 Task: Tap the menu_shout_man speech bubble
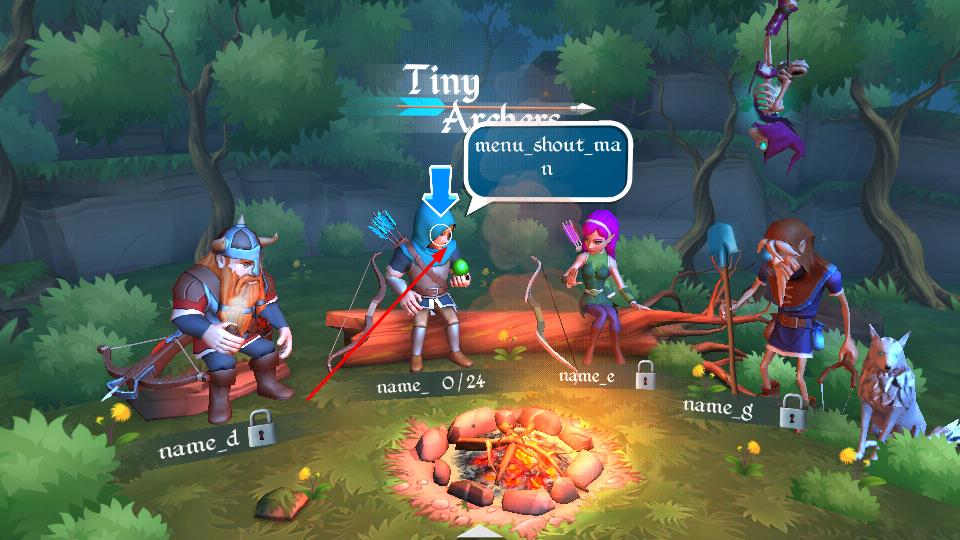coord(549,160)
